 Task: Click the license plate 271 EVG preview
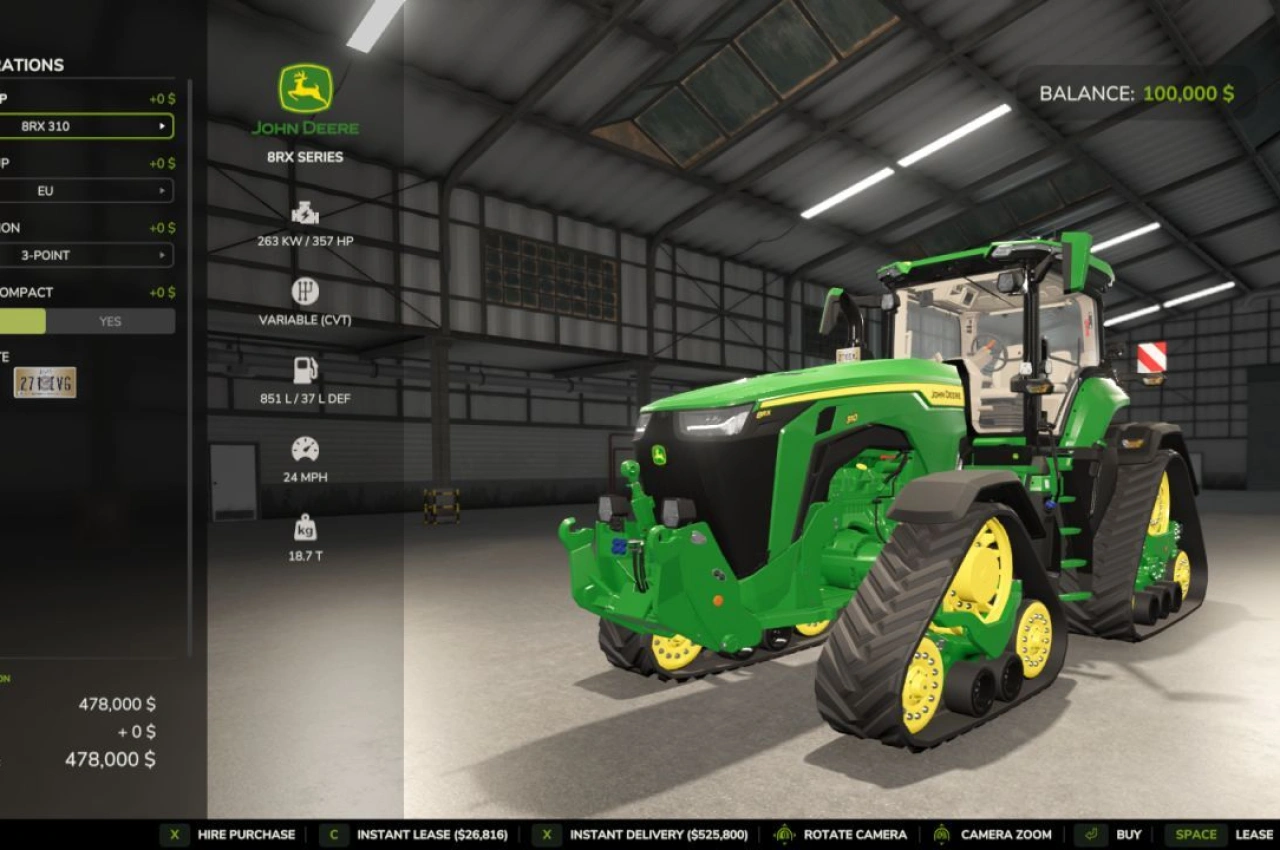coord(44,383)
